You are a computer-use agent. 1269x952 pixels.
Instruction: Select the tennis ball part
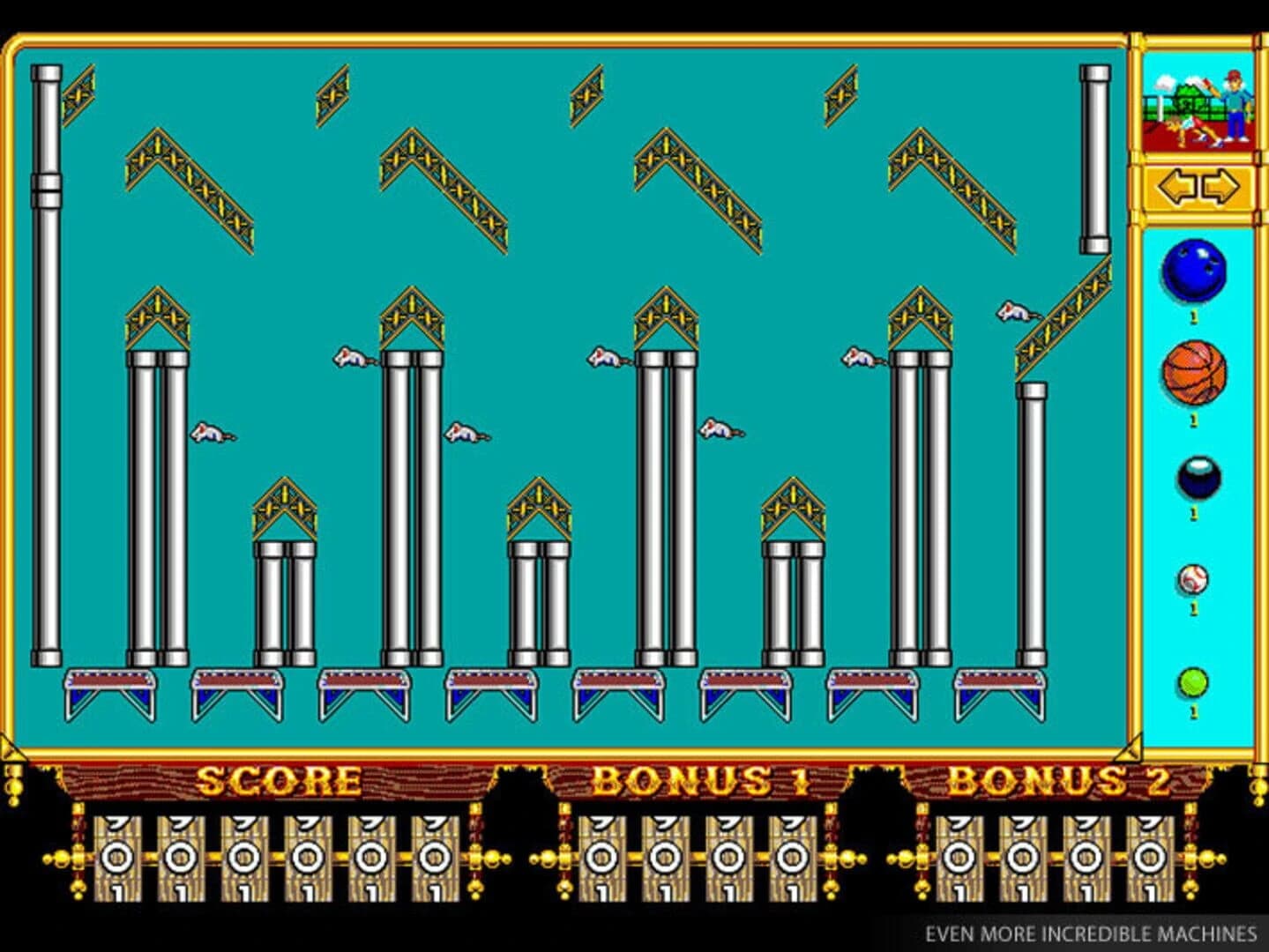(x=1192, y=681)
